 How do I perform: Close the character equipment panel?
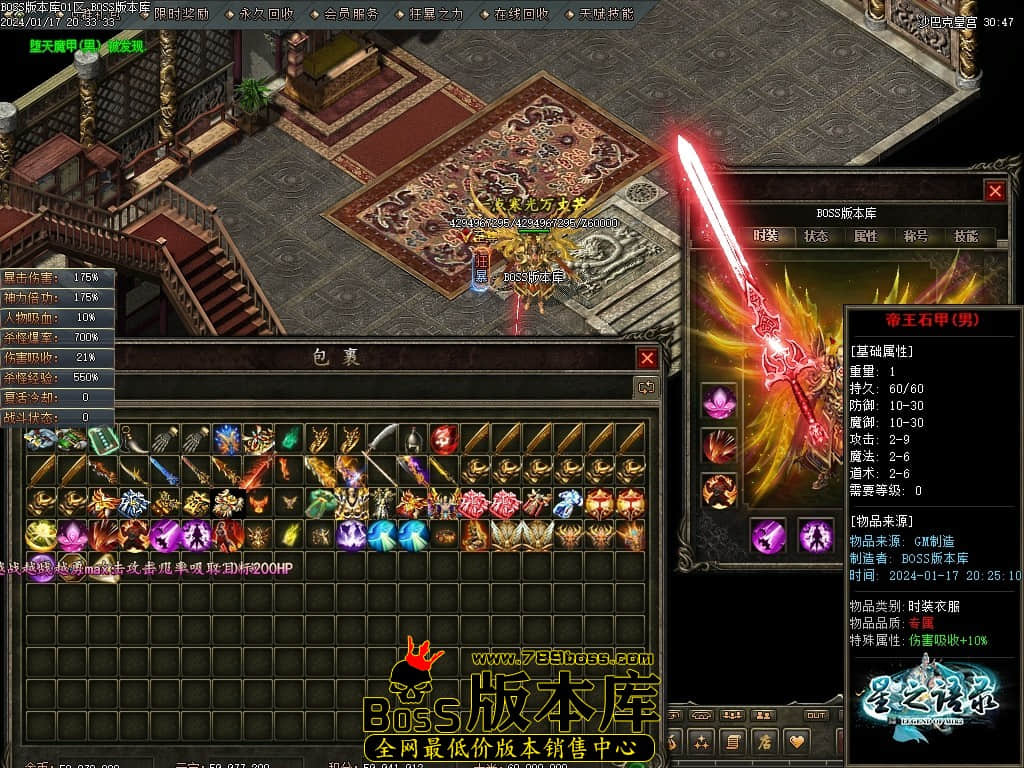point(994,191)
